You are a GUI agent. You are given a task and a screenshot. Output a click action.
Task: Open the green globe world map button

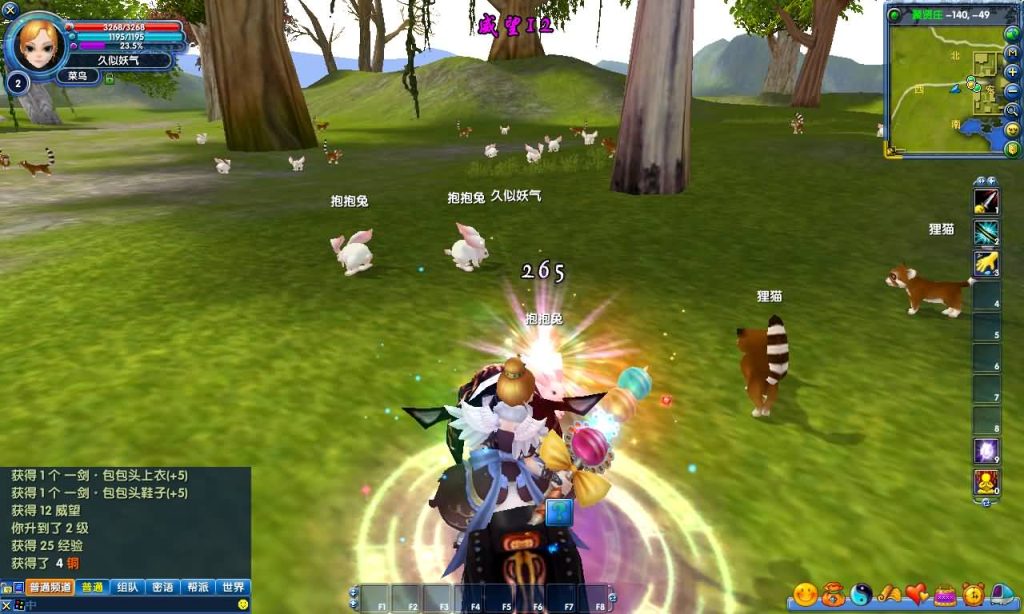coord(1012,34)
